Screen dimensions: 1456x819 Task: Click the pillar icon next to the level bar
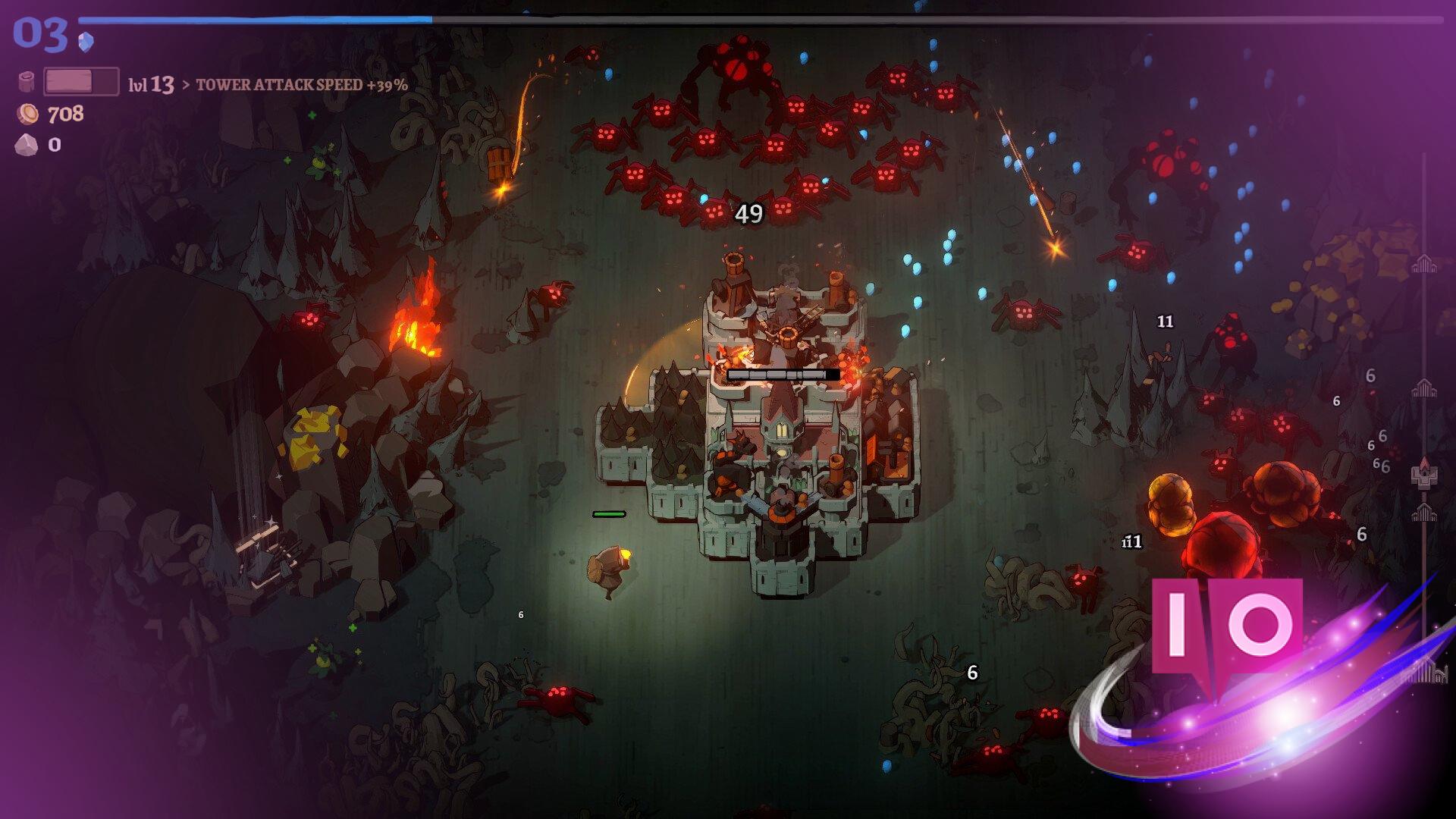[26, 80]
